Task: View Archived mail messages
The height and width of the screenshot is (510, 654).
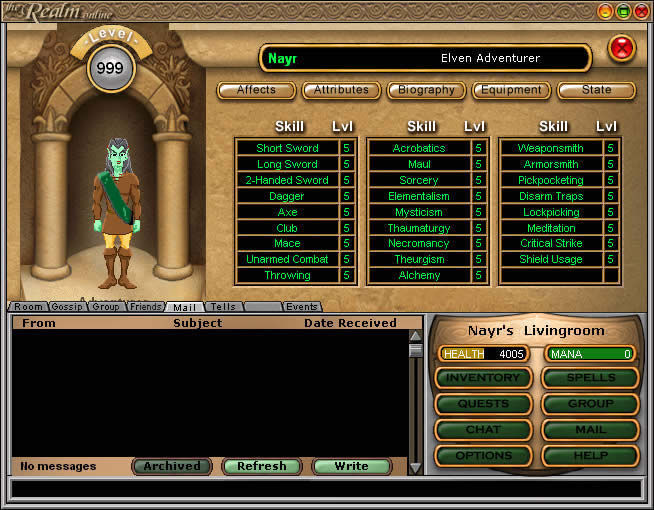Action: point(172,466)
